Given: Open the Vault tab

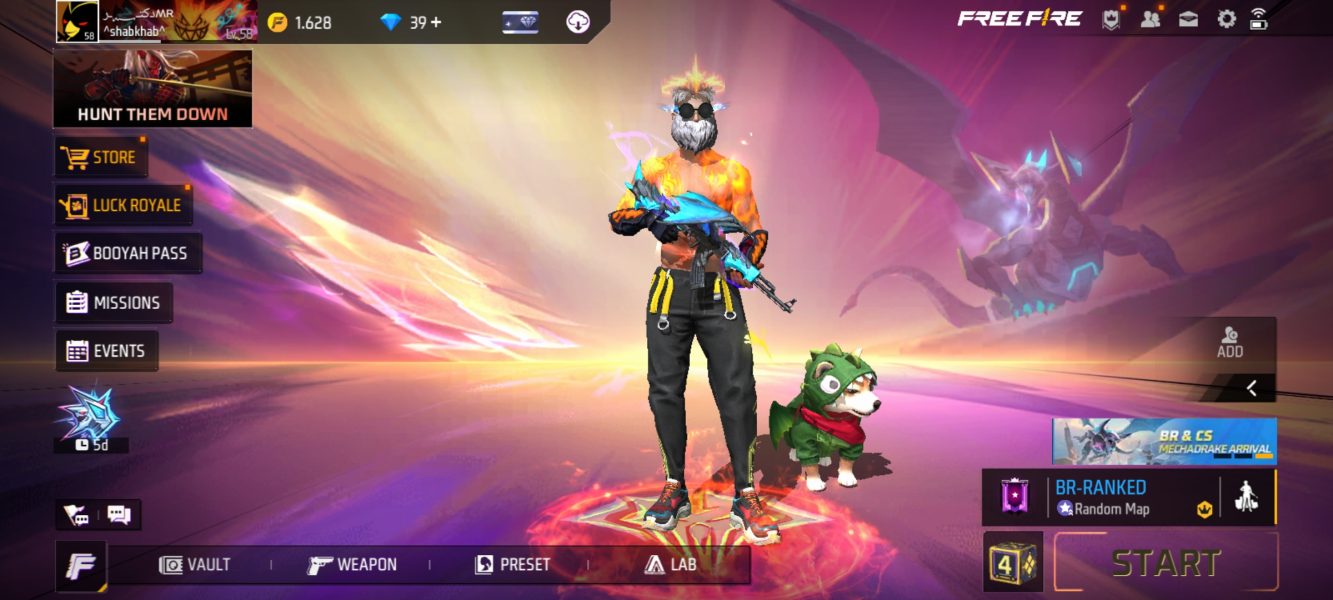Looking at the screenshot, I should (x=196, y=565).
